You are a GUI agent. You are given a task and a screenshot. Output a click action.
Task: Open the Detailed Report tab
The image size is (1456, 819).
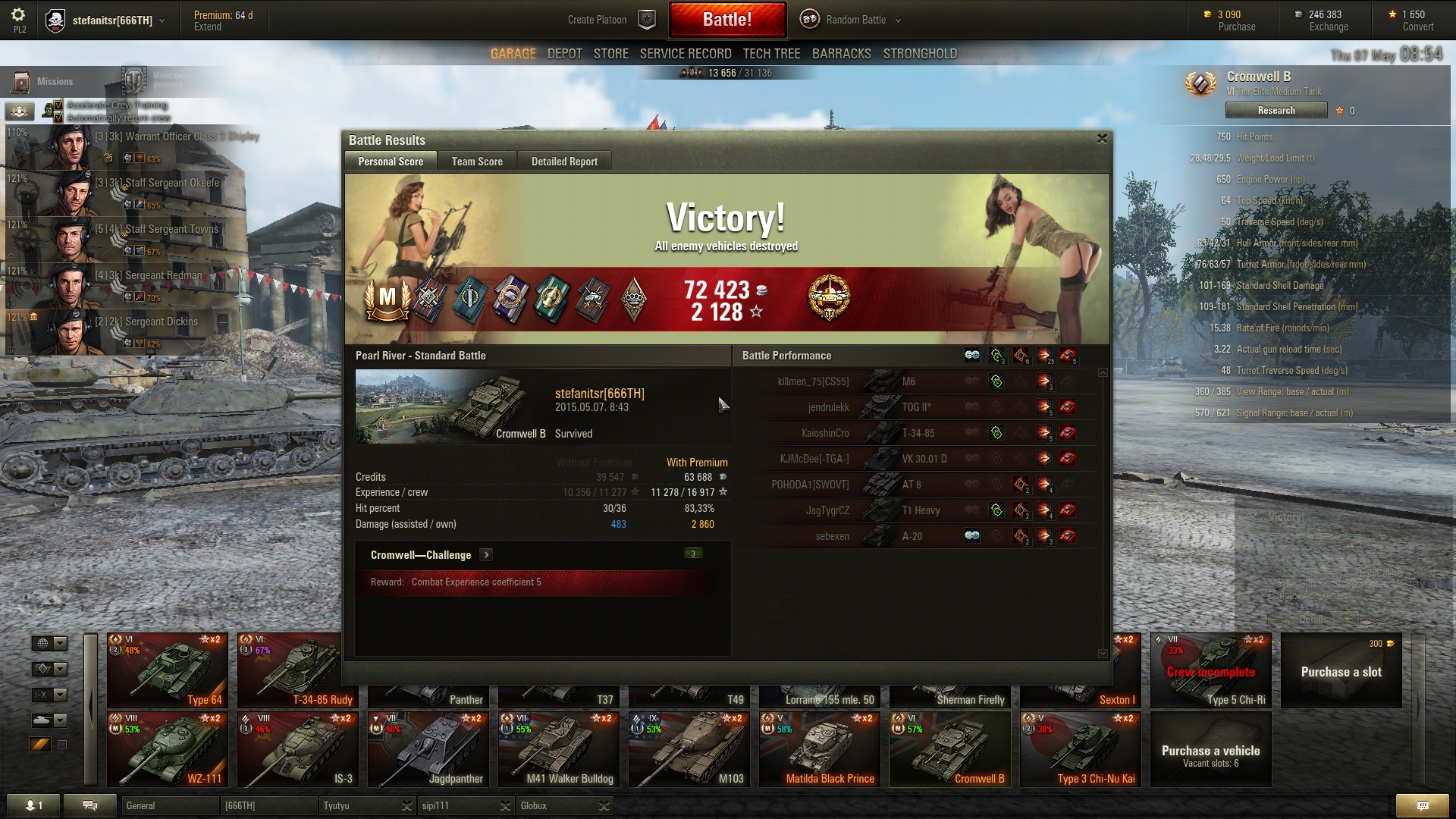(564, 162)
